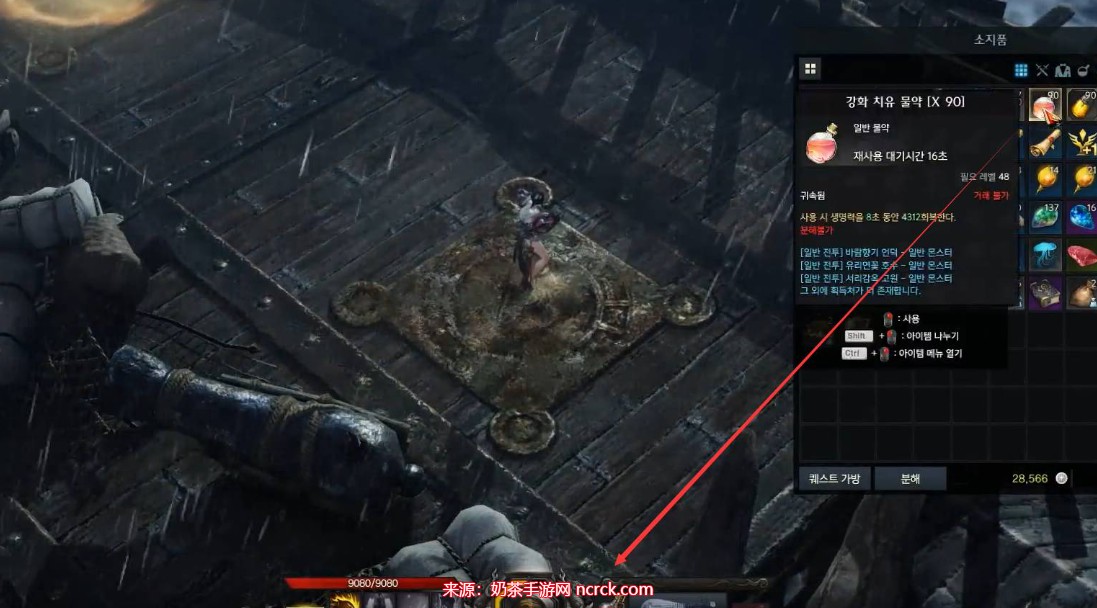Select the rolled scroll item slot

coord(1045,143)
